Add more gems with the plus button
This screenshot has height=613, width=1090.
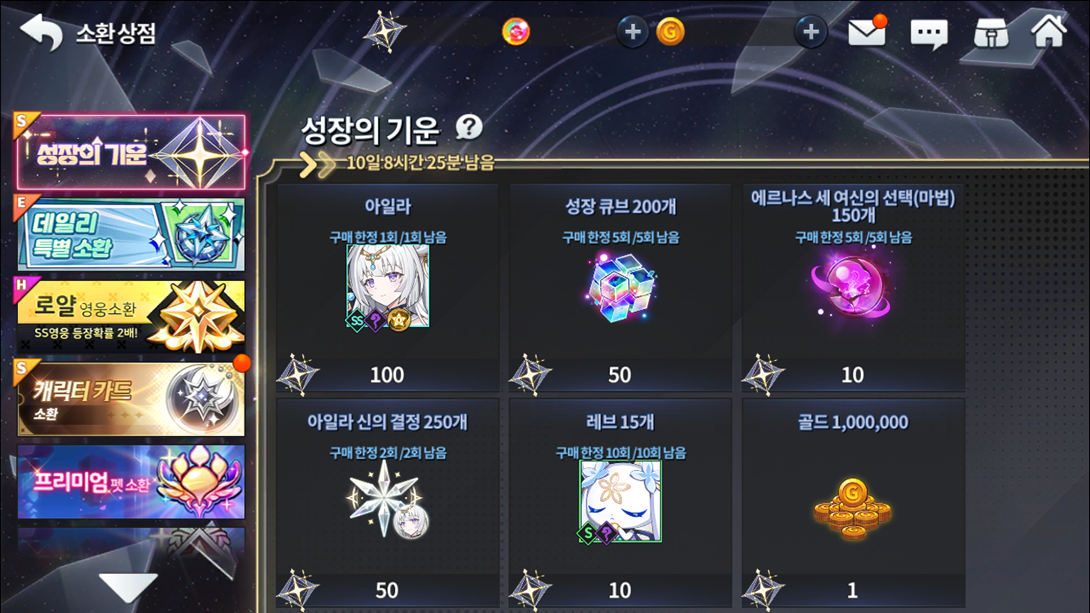(x=632, y=32)
